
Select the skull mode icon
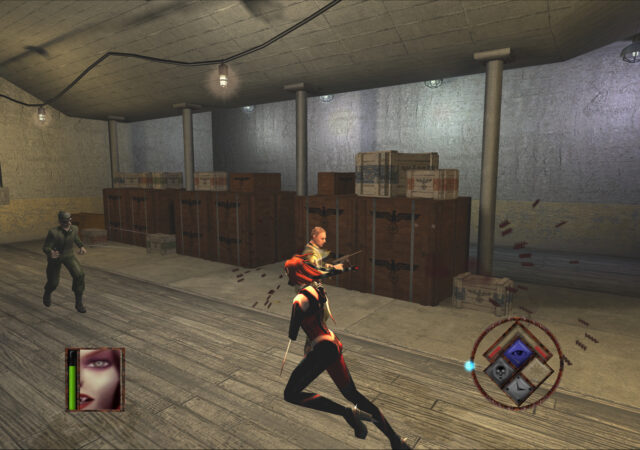click(499, 372)
